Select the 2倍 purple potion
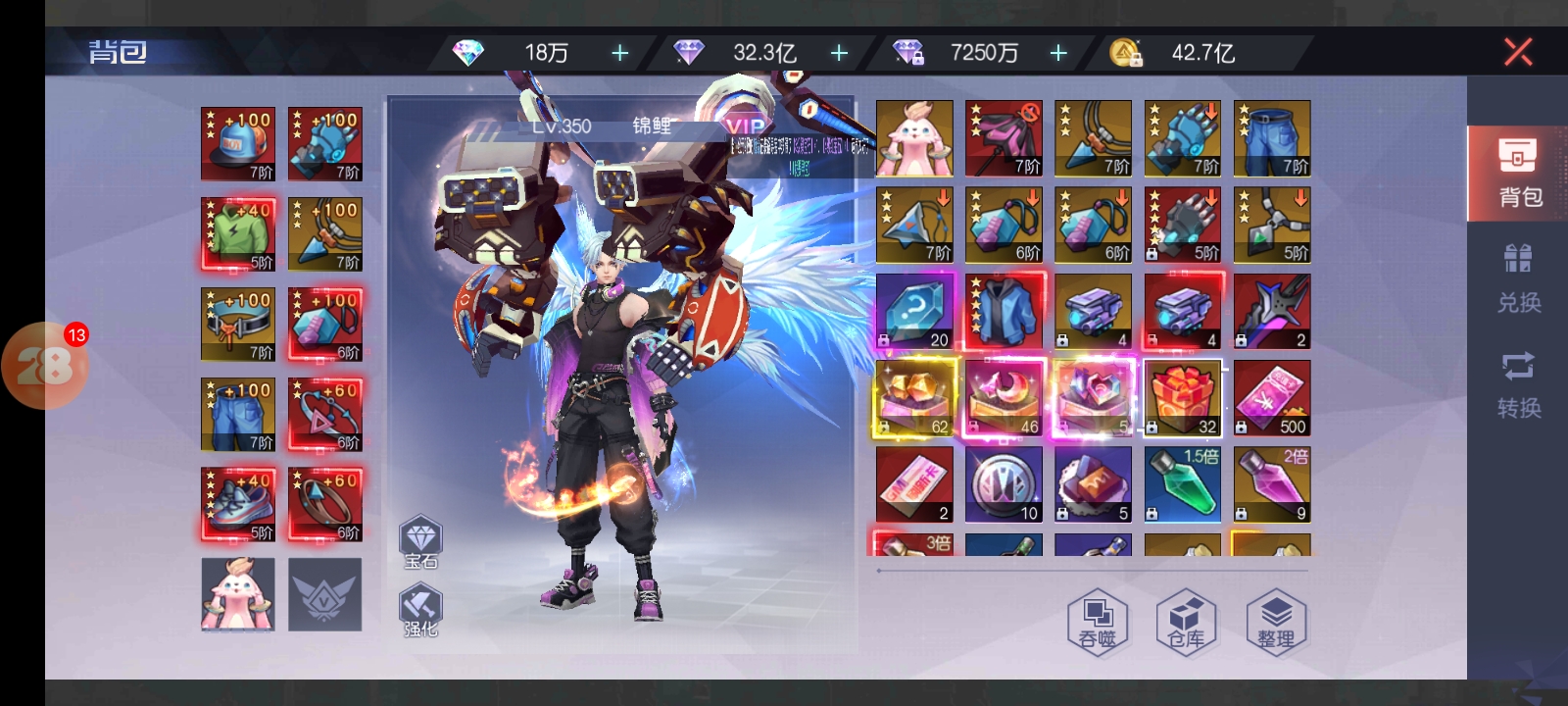This screenshot has height=706, width=1568. click(1272, 484)
